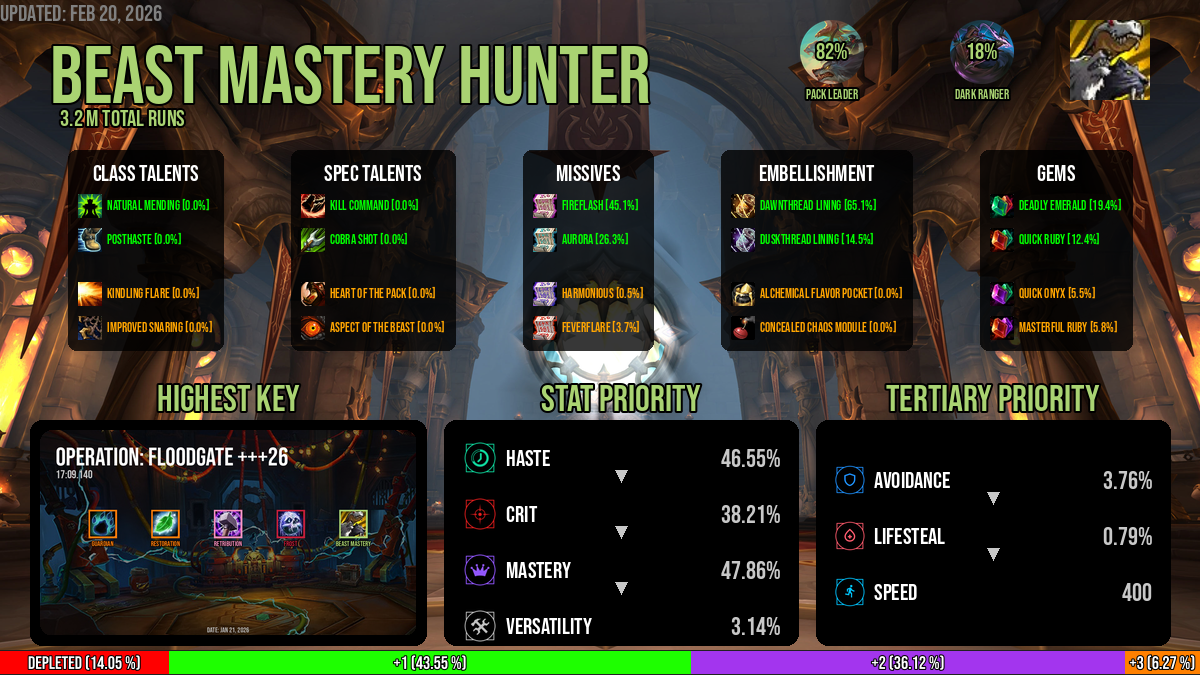
Task: Click the Aspect of the Beast icon
Action: coord(313,327)
